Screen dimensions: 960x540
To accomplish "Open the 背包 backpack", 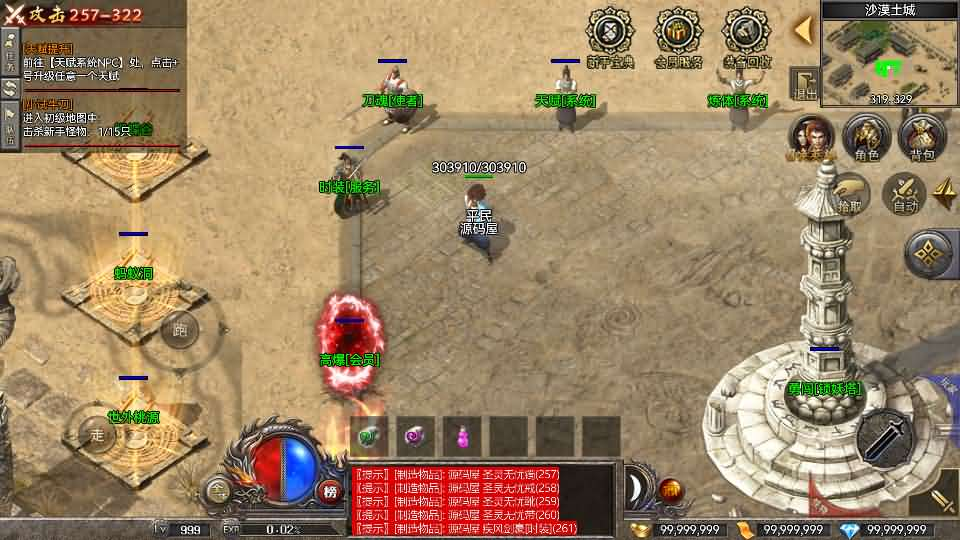I will [x=921, y=137].
